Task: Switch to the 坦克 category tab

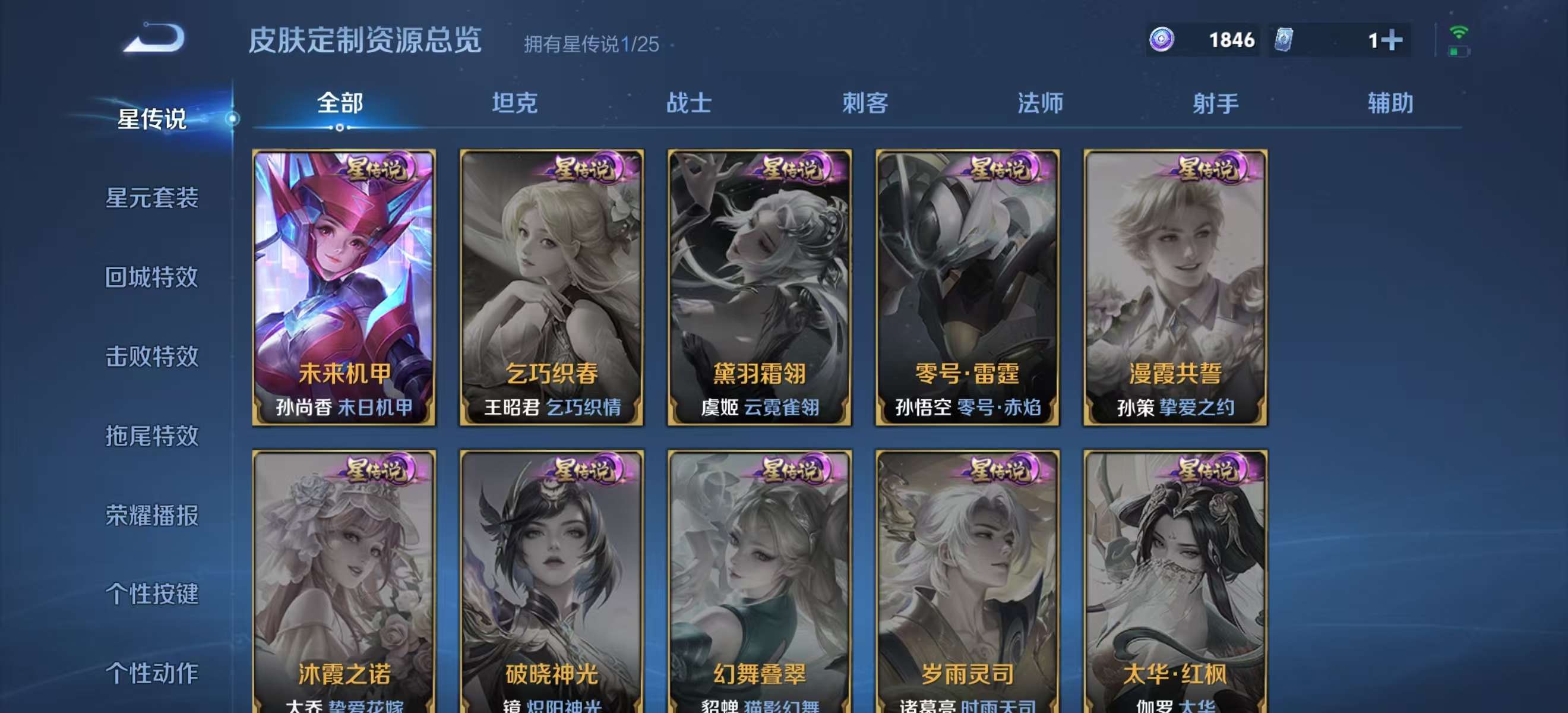Action: coord(515,103)
